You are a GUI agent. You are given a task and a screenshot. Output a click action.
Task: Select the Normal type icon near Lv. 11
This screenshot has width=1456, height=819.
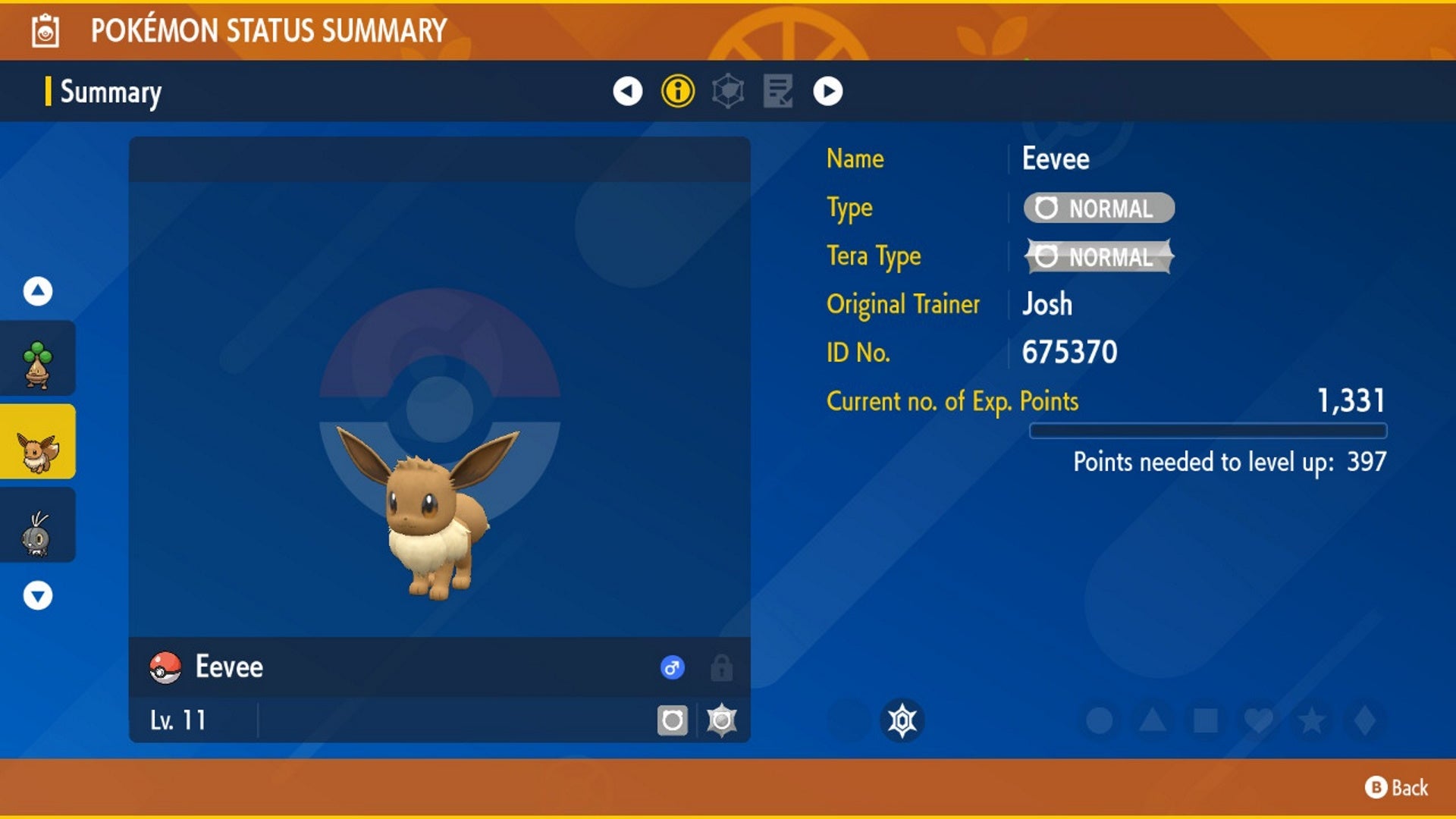[672, 719]
